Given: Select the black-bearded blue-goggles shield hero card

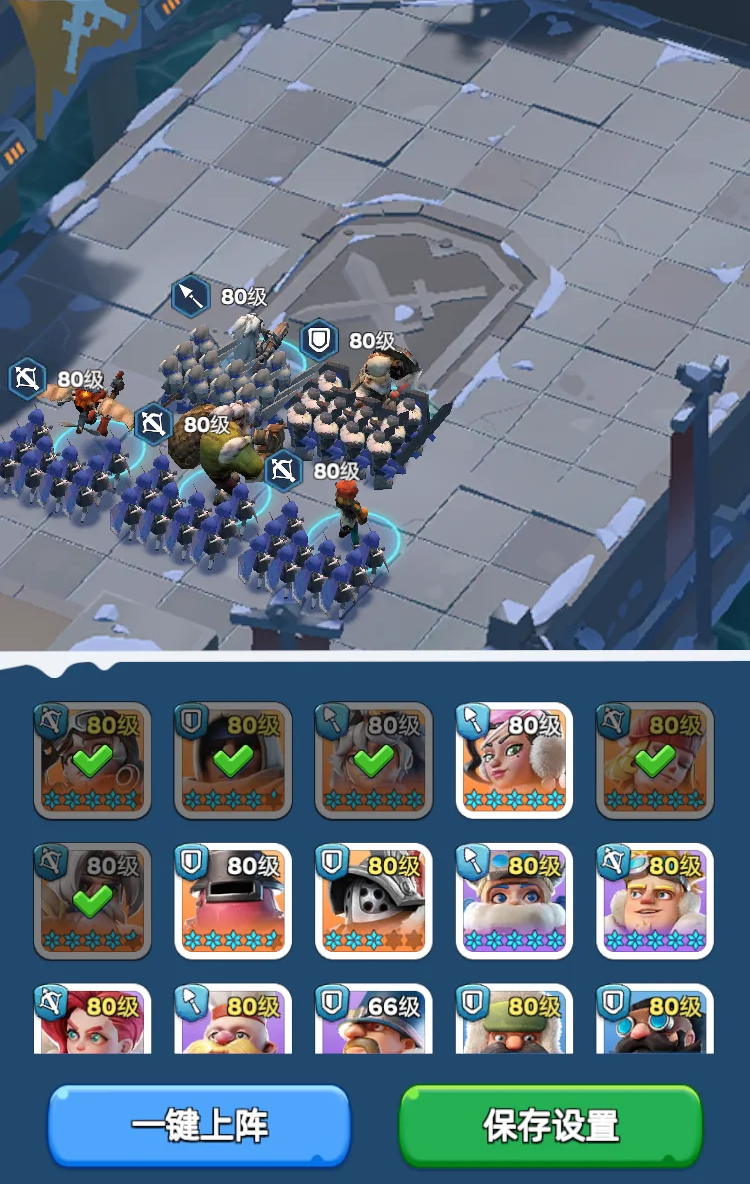Looking at the screenshot, I should coord(655,1020).
